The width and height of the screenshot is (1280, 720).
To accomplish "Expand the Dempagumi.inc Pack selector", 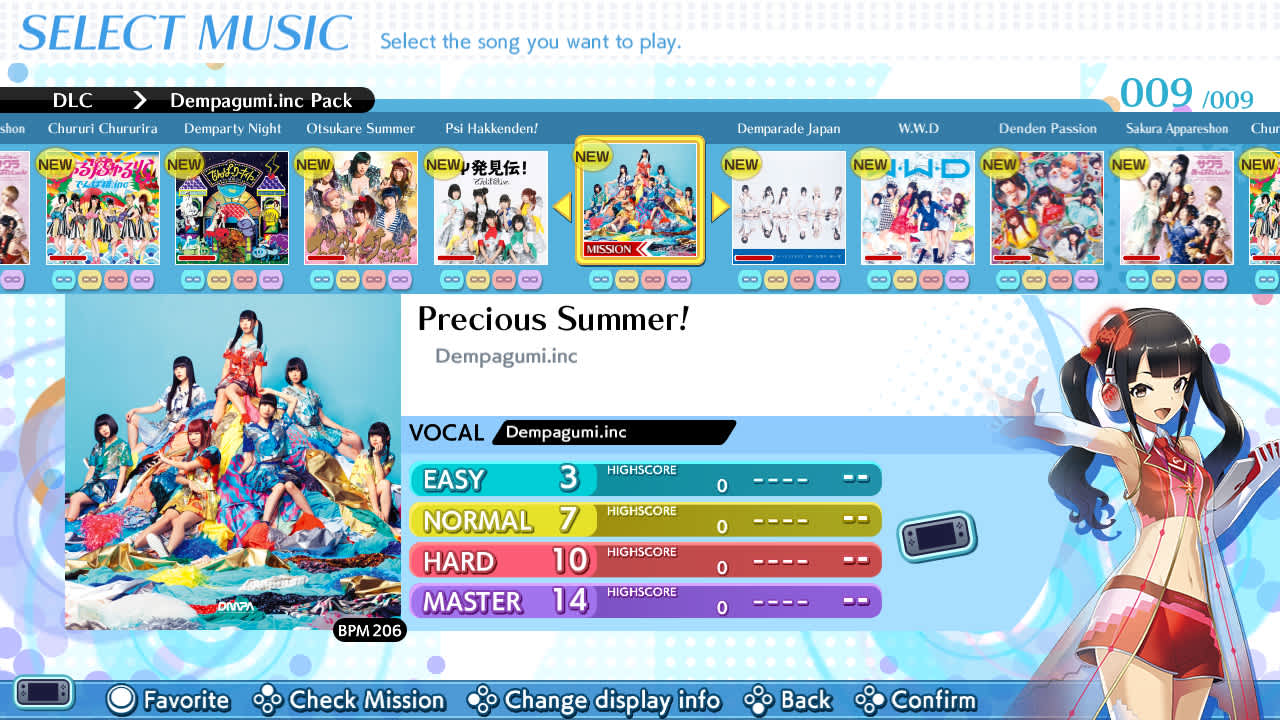I will coord(262,100).
